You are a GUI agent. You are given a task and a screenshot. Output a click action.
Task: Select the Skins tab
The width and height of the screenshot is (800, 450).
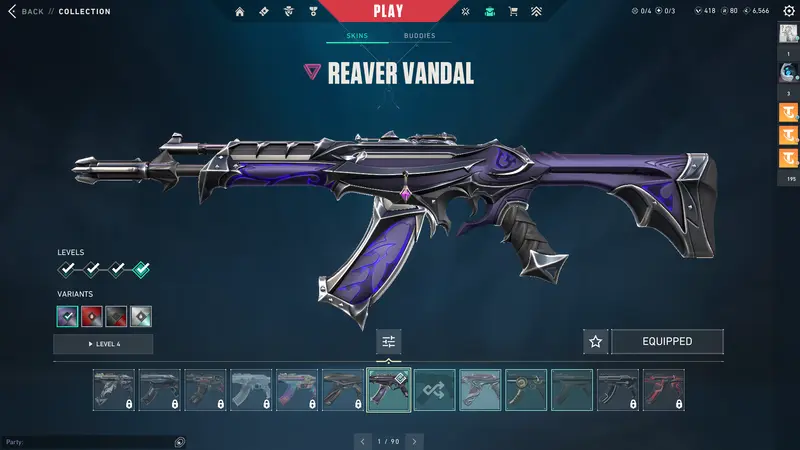tap(357, 36)
